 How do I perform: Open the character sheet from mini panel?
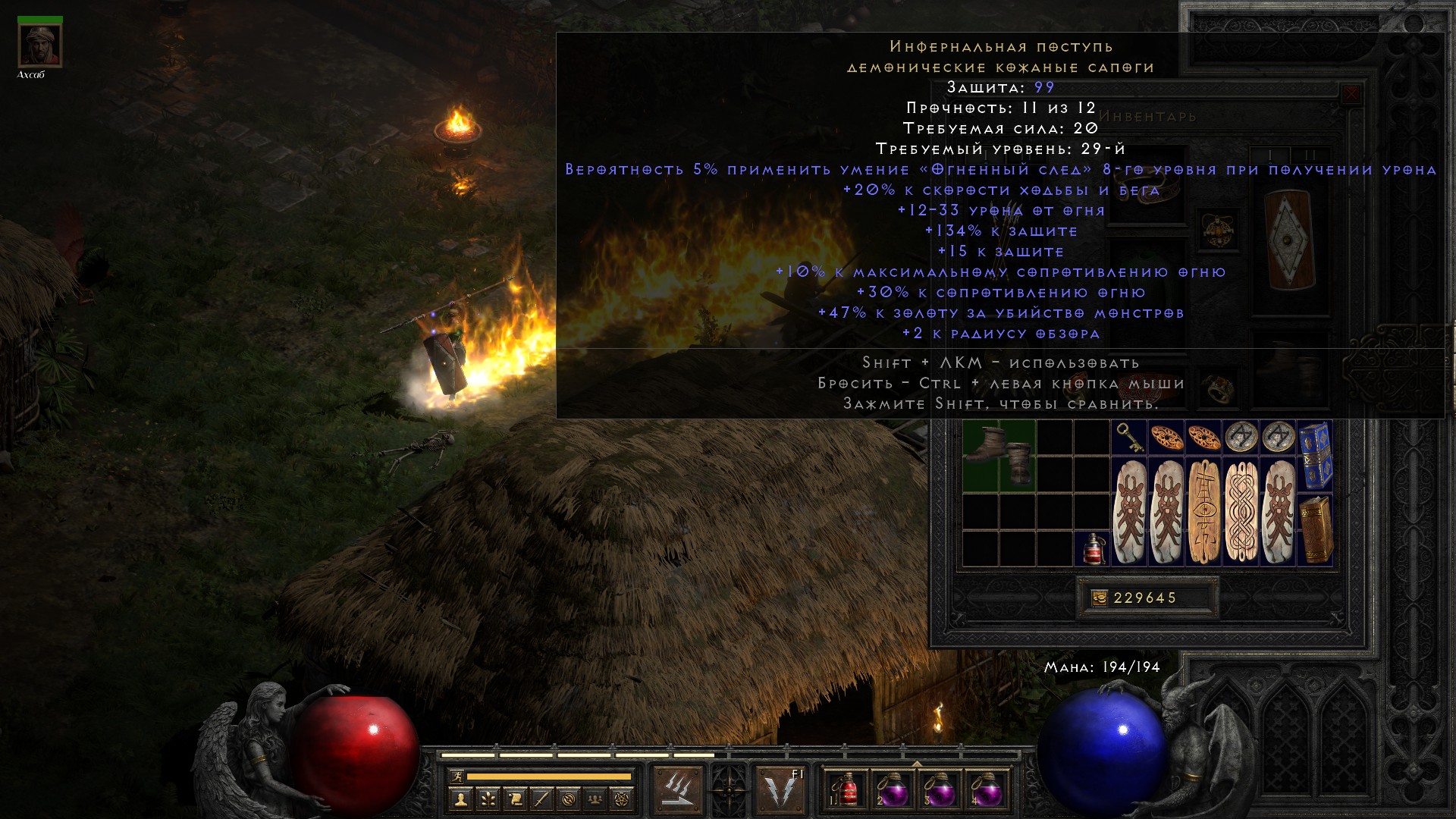click(460, 799)
